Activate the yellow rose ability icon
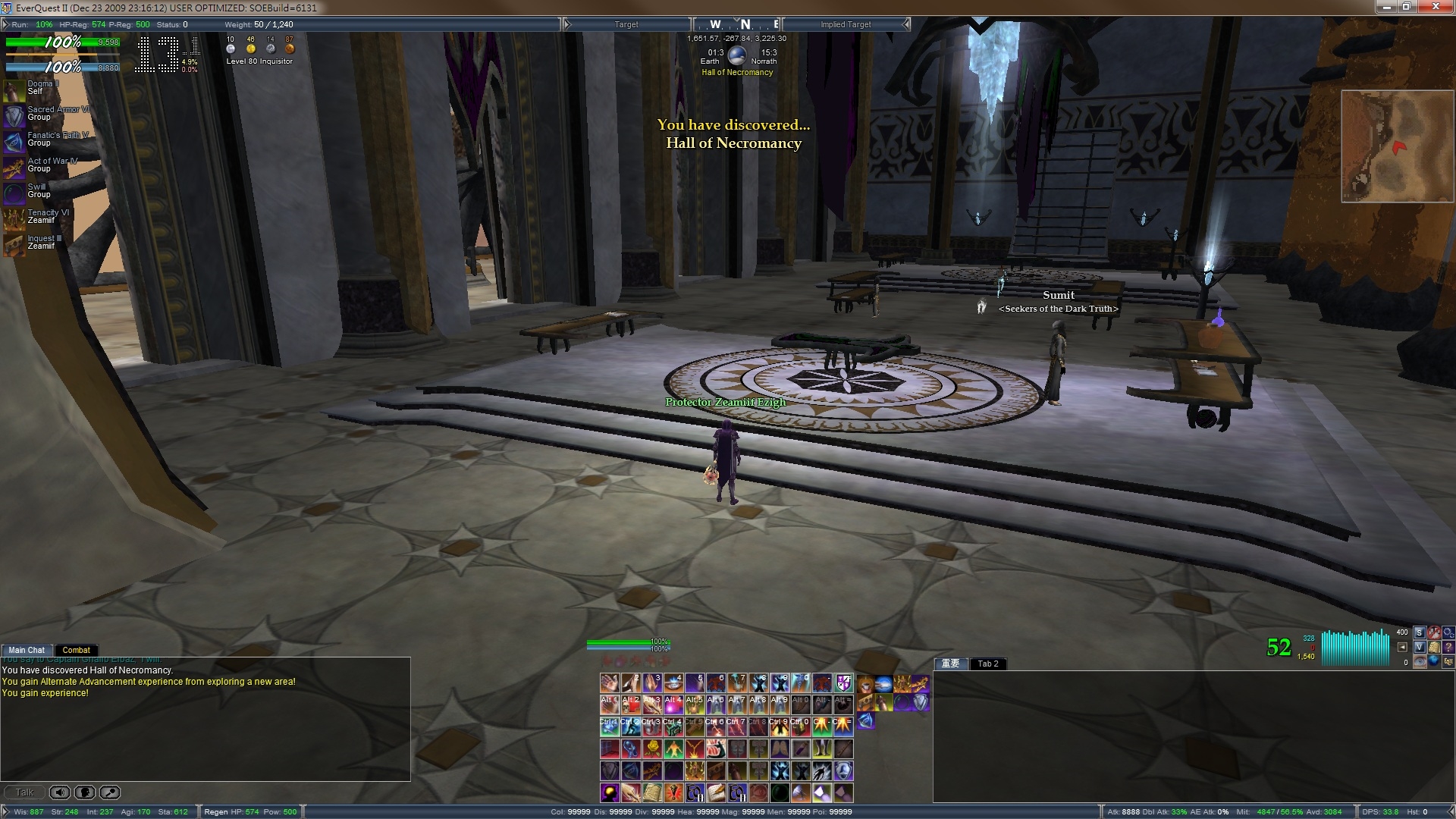 [x=651, y=749]
